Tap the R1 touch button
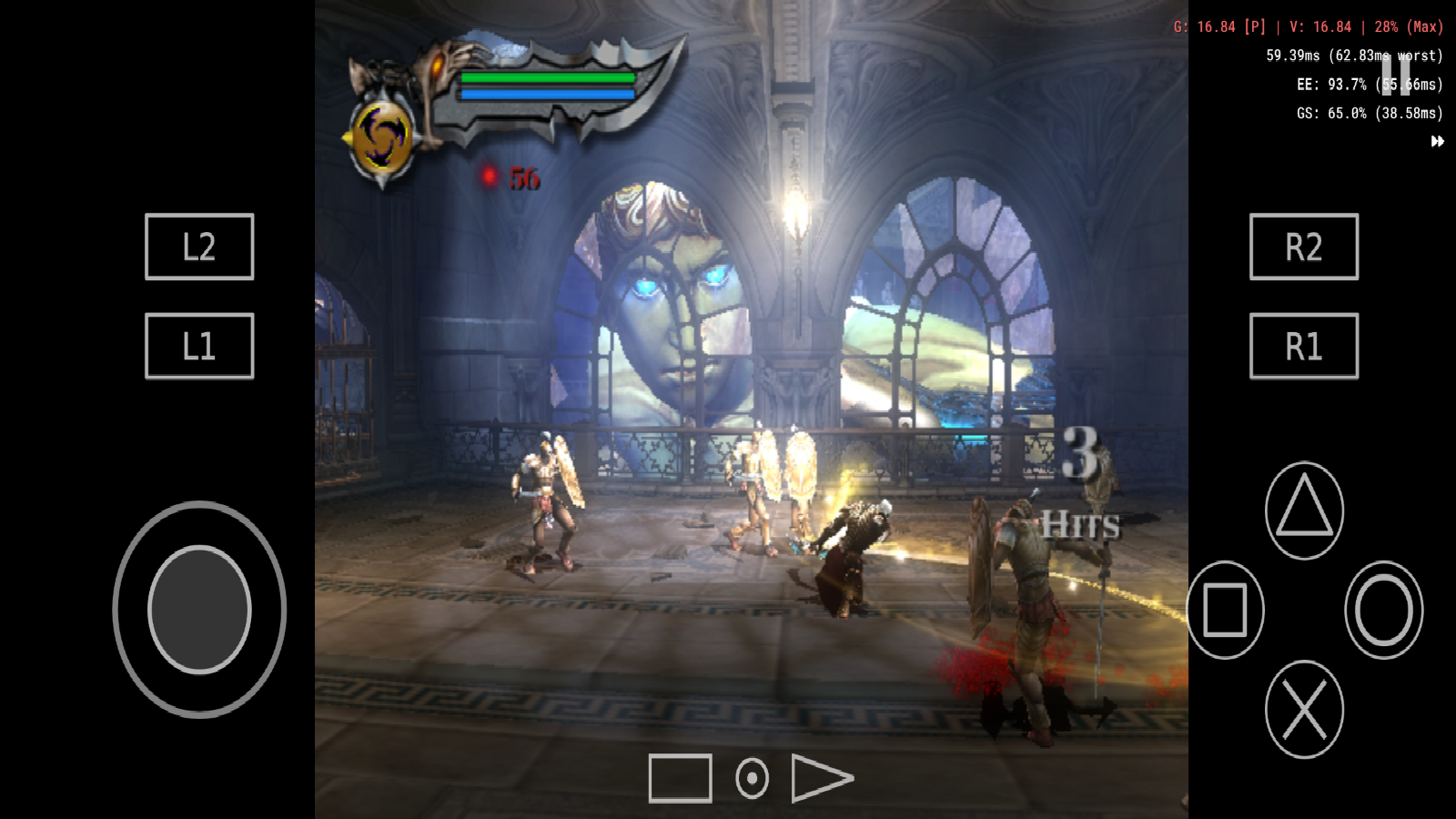This screenshot has height=819, width=1456. (1303, 346)
